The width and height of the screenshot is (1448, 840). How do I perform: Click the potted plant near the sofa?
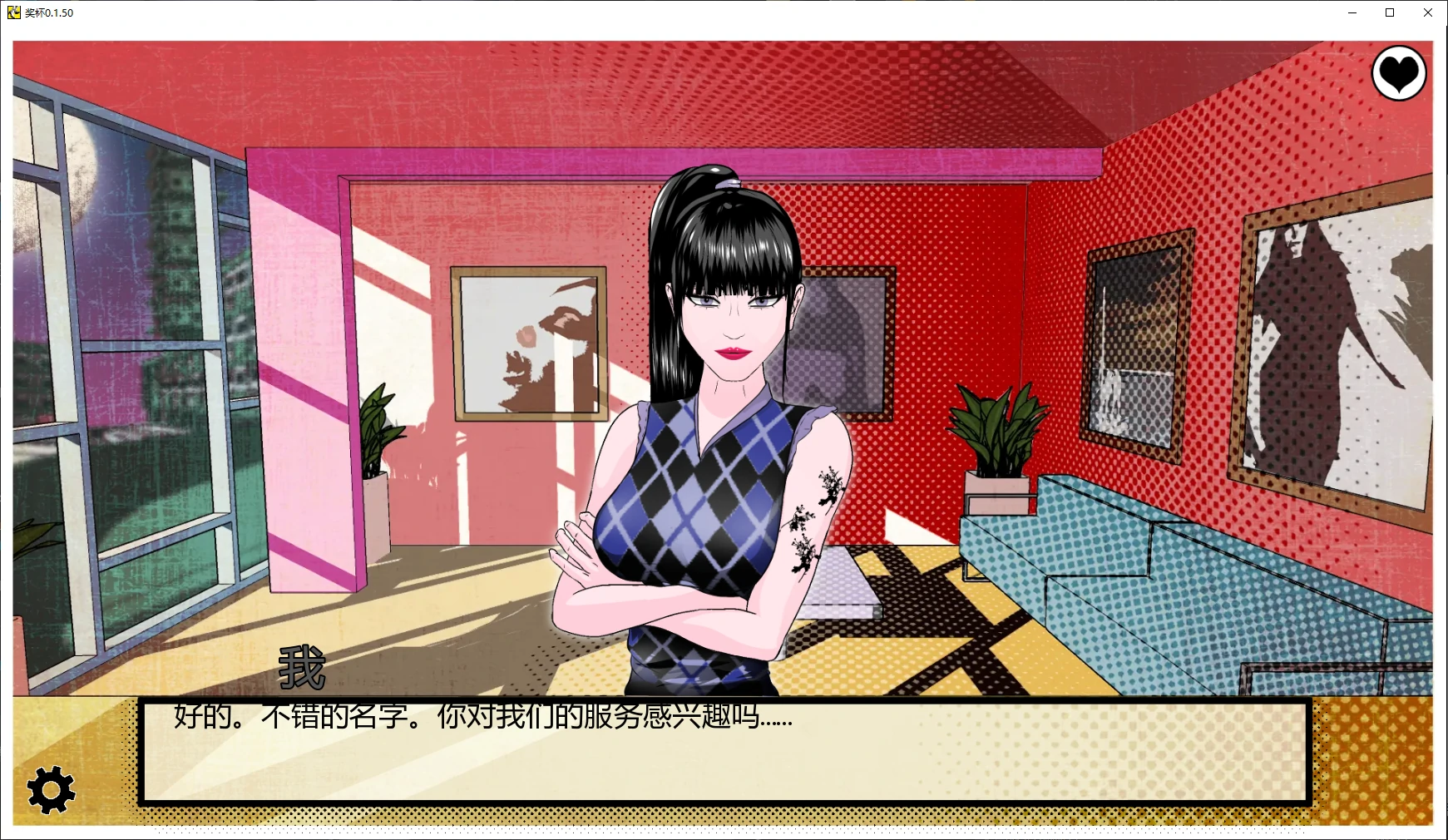[996, 441]
